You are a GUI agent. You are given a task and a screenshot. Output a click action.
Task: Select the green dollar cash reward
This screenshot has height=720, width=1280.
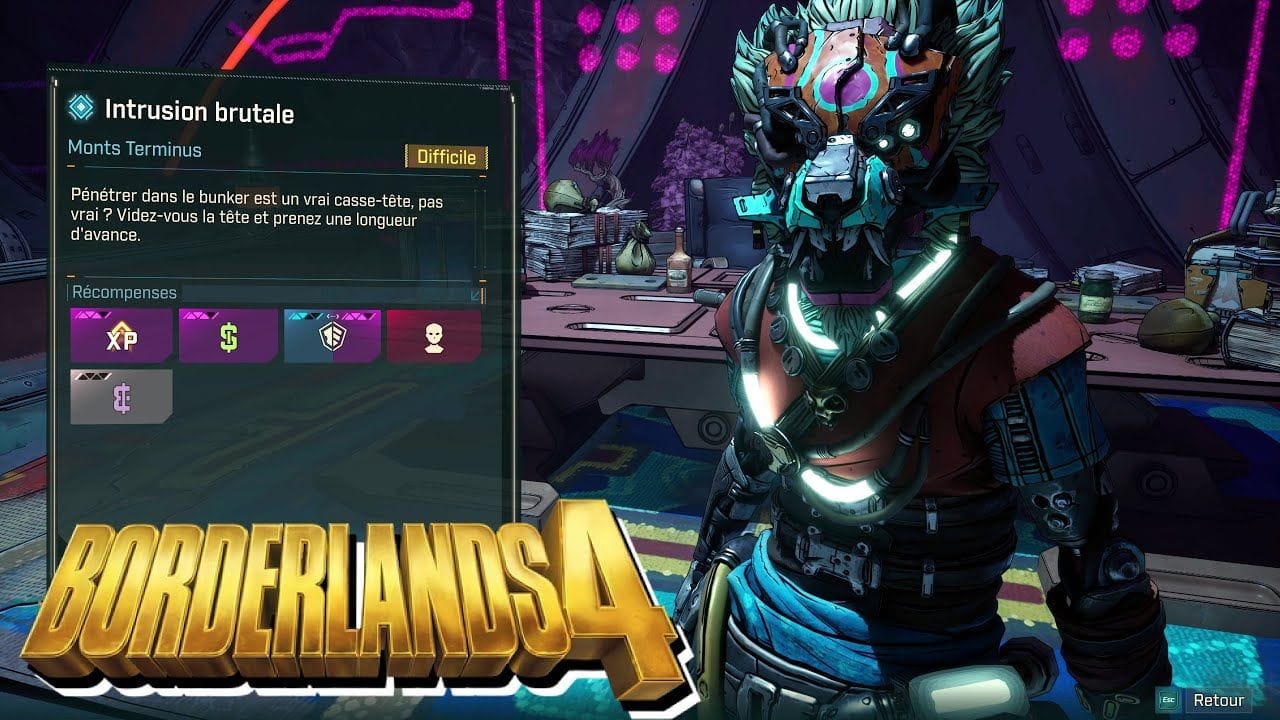coord(228,336)
